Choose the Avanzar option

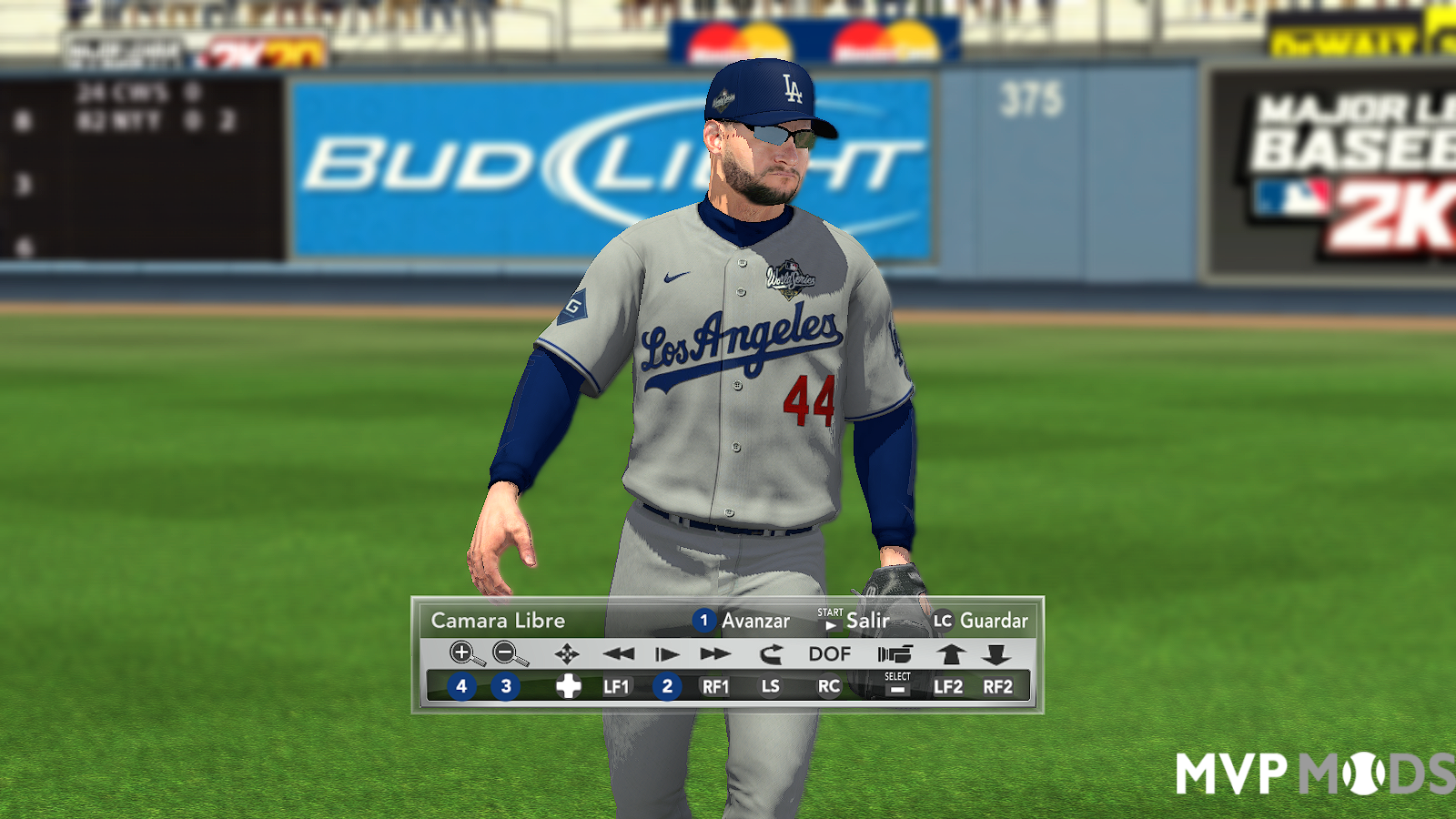pos(754,621)
